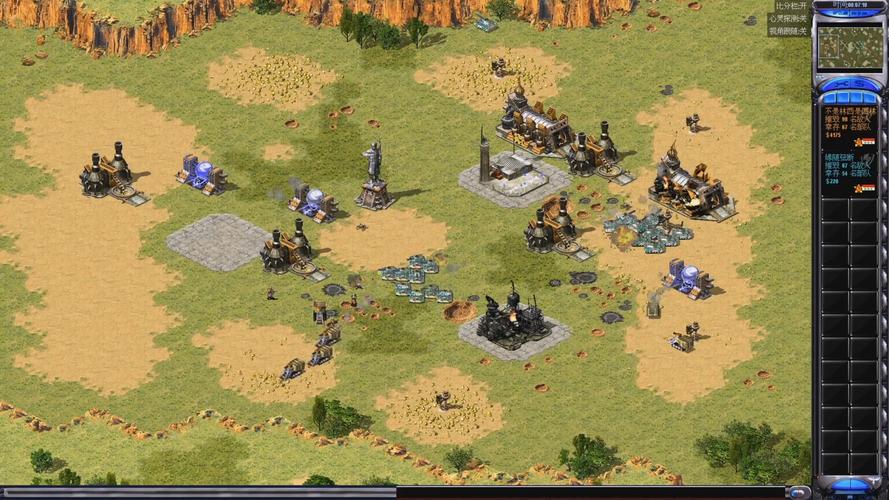Toggle the 视角跟随 camera-follow option
This screenshot has height=500, width=889.
point(789,31)
